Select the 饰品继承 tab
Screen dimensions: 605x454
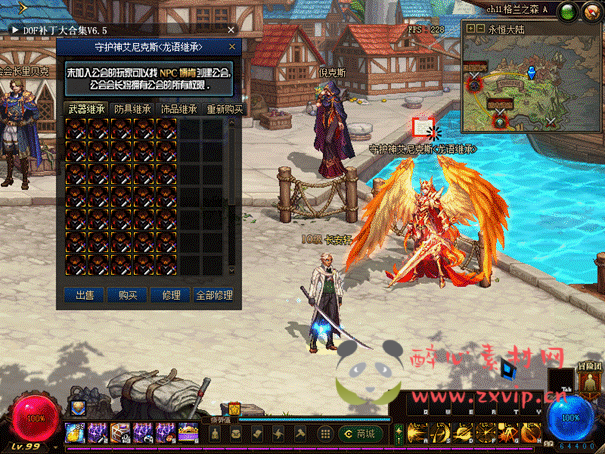click(x=179, y=109)
